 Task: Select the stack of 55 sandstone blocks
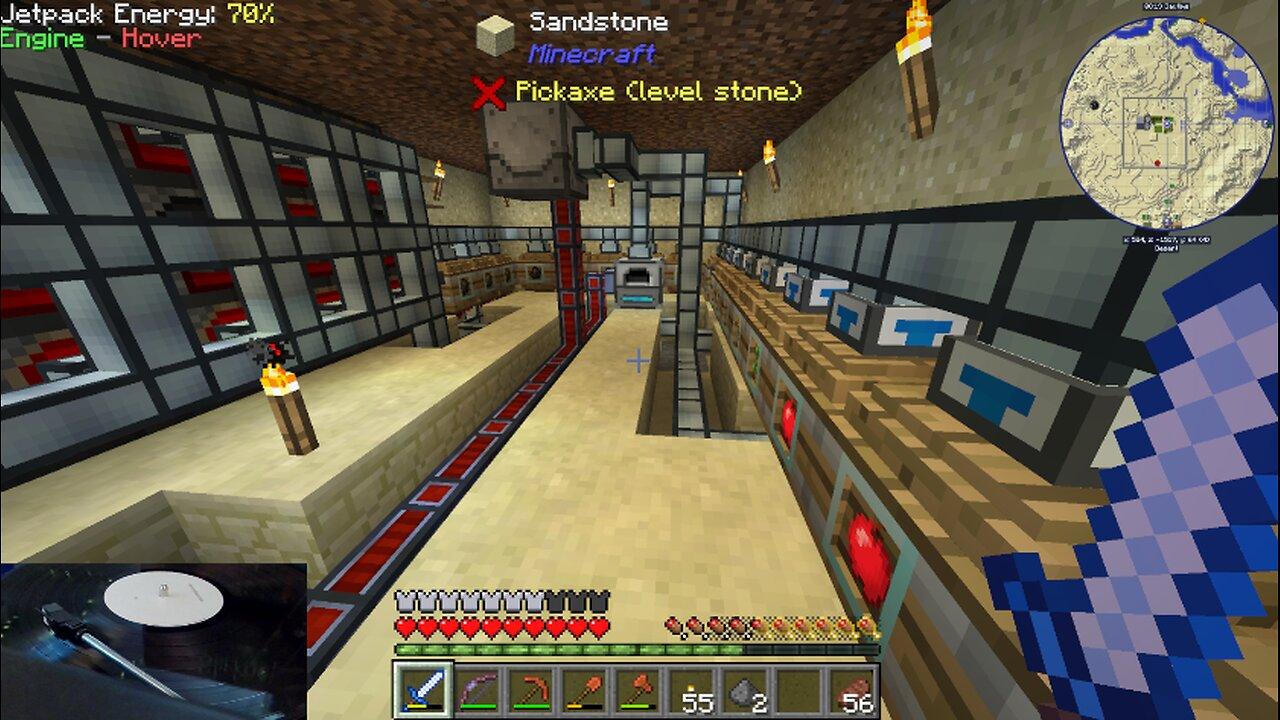(x=694, y=690)
